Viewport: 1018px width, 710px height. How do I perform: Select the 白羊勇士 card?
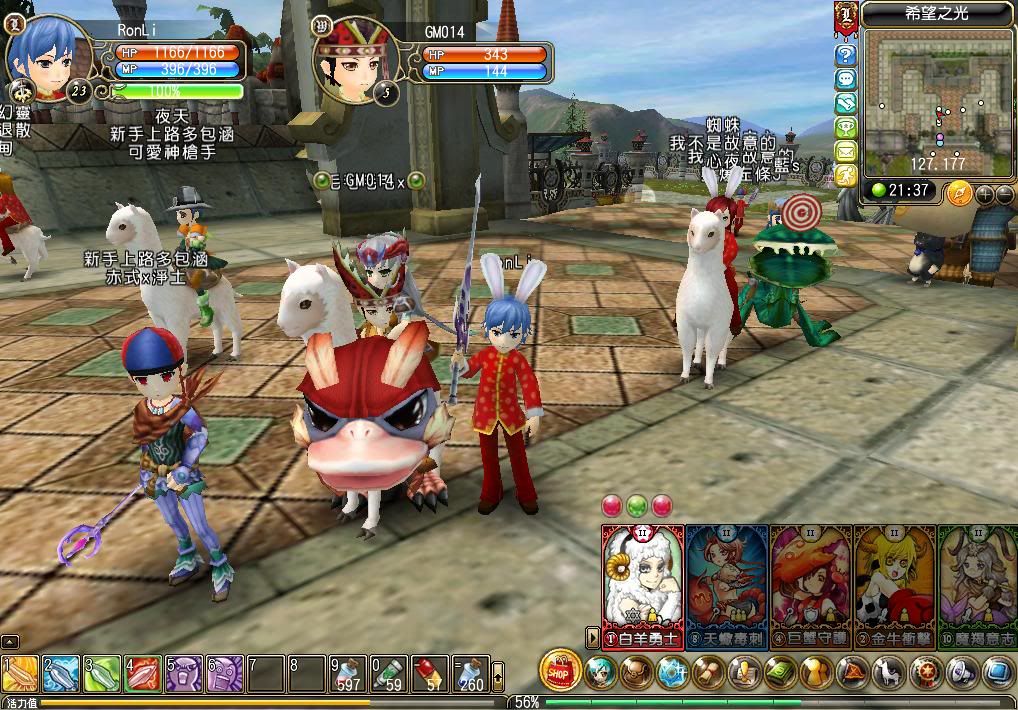[643, 585]
